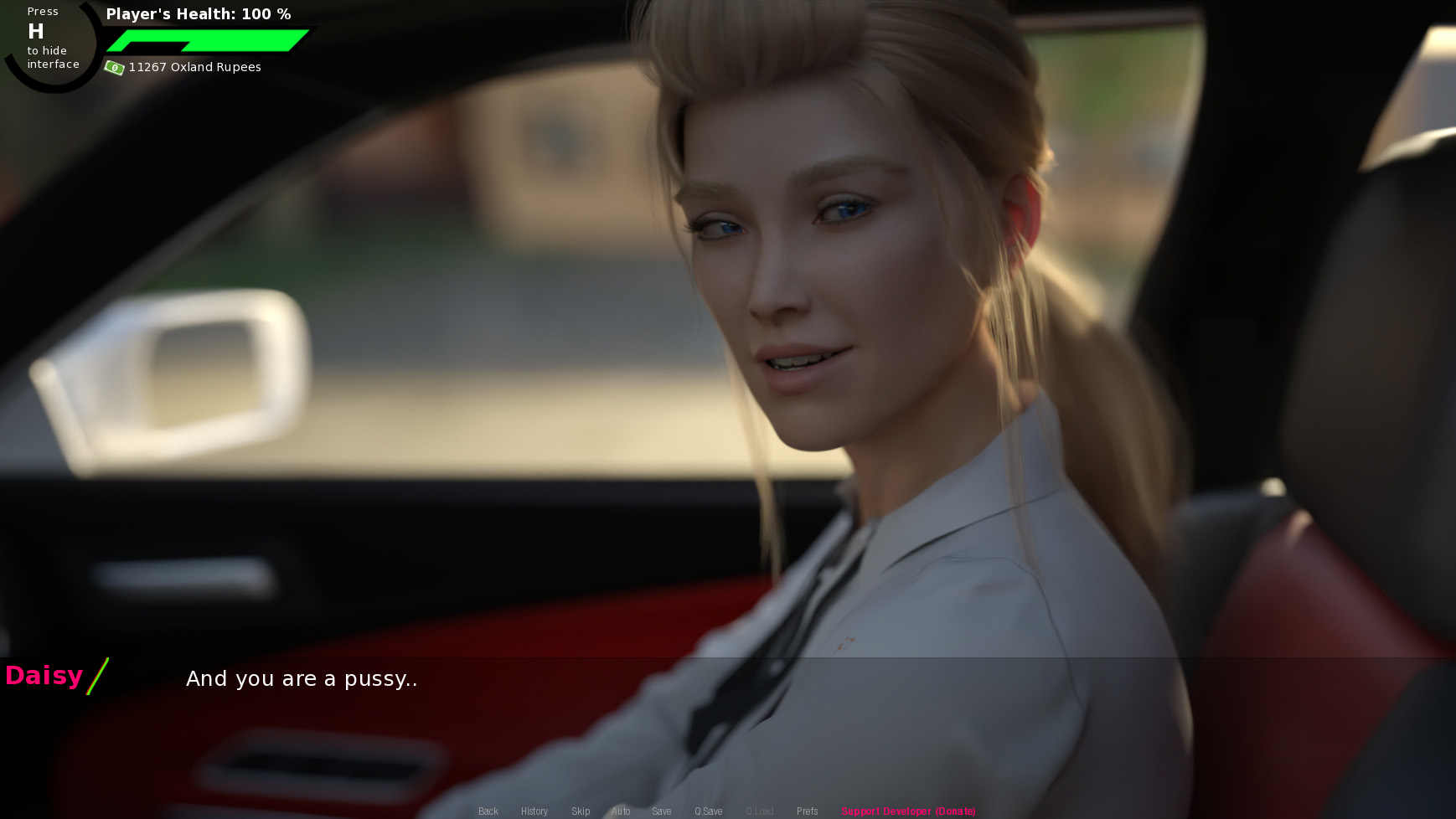
Task: Quick save with Q.Save
Action: [x=708, y=811]
